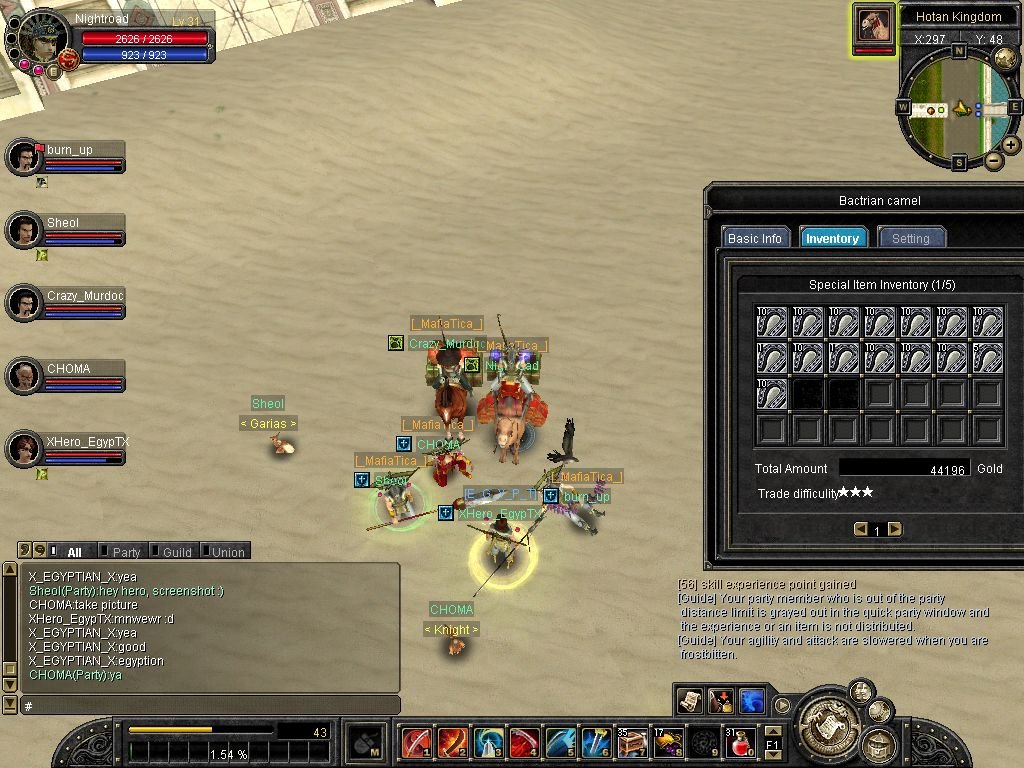Activate the skill in hotbar slot 1

click(415, 742)
